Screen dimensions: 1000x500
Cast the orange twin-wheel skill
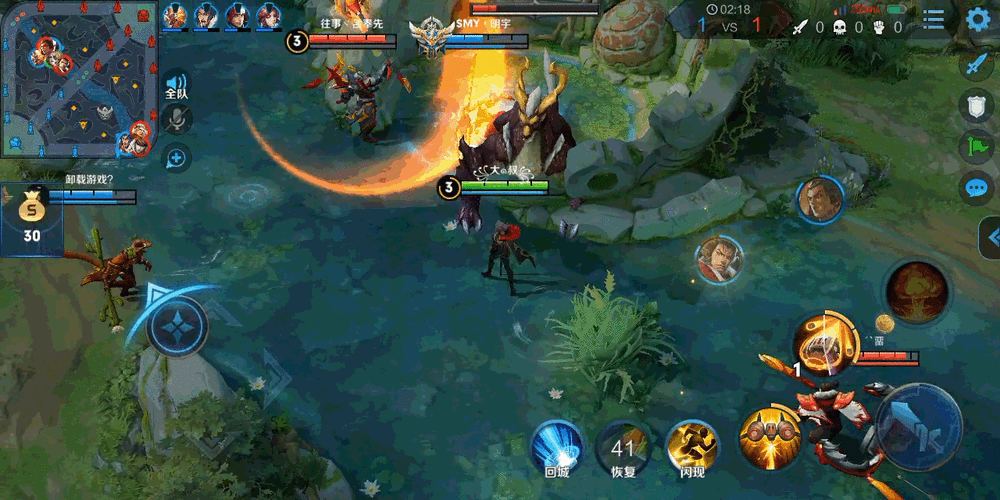pyautogui.click(x=769, y=437)
